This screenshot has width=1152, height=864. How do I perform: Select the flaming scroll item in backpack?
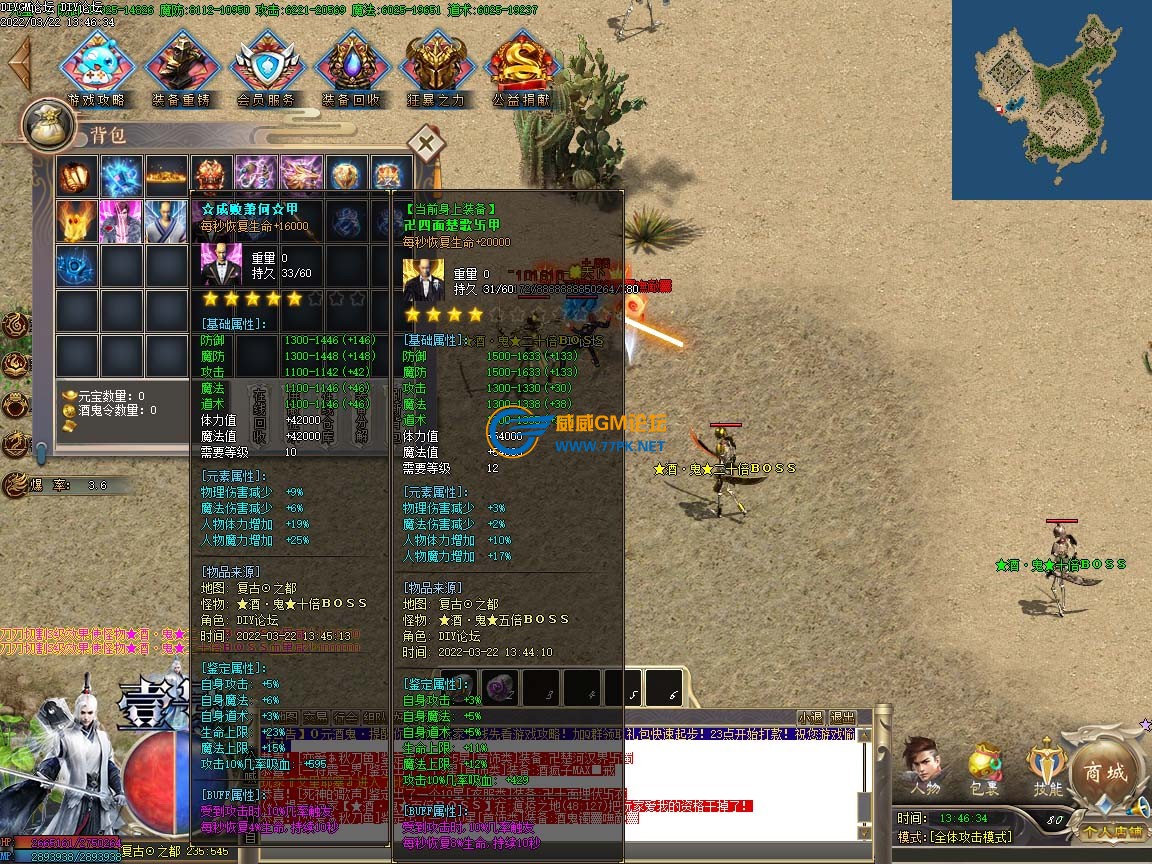point(77,176)
